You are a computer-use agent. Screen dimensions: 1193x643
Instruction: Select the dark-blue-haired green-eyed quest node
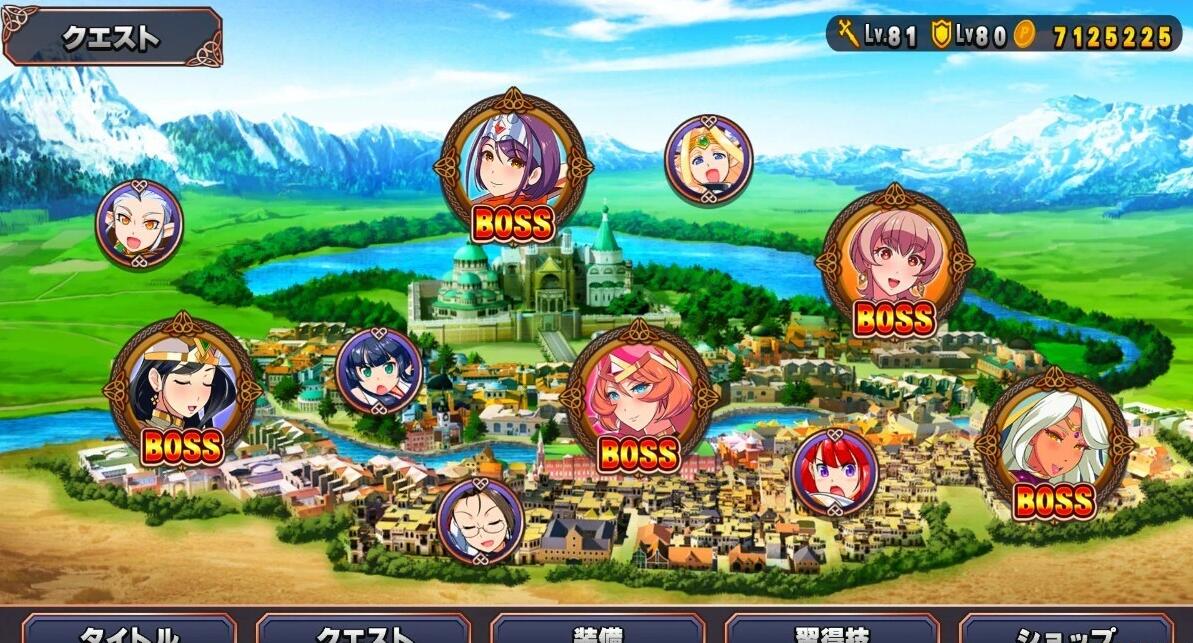[379, 372]
